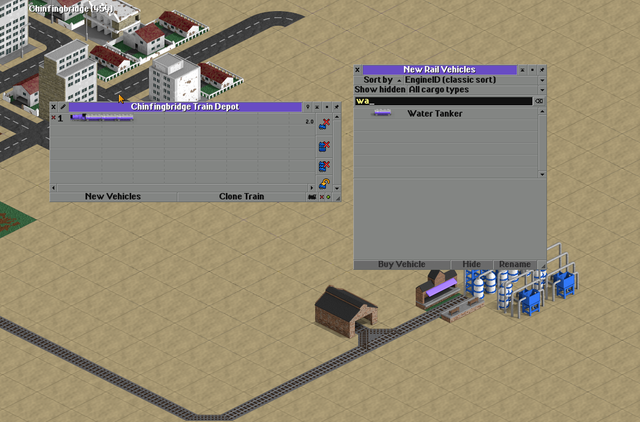Click the vehicle name search field

pos(442,101)
